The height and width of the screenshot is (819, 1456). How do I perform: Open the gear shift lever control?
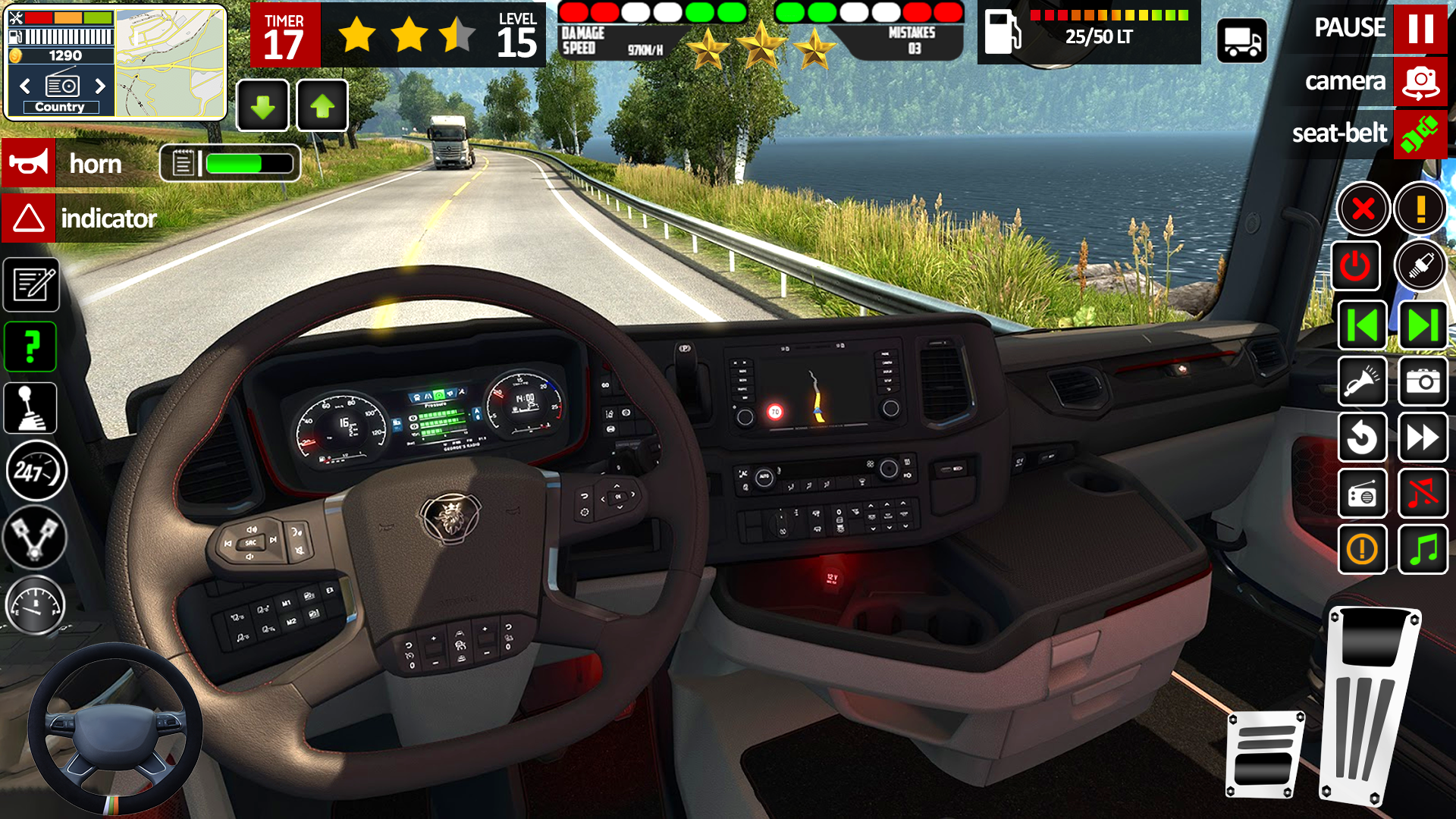(x=31, y=408)
